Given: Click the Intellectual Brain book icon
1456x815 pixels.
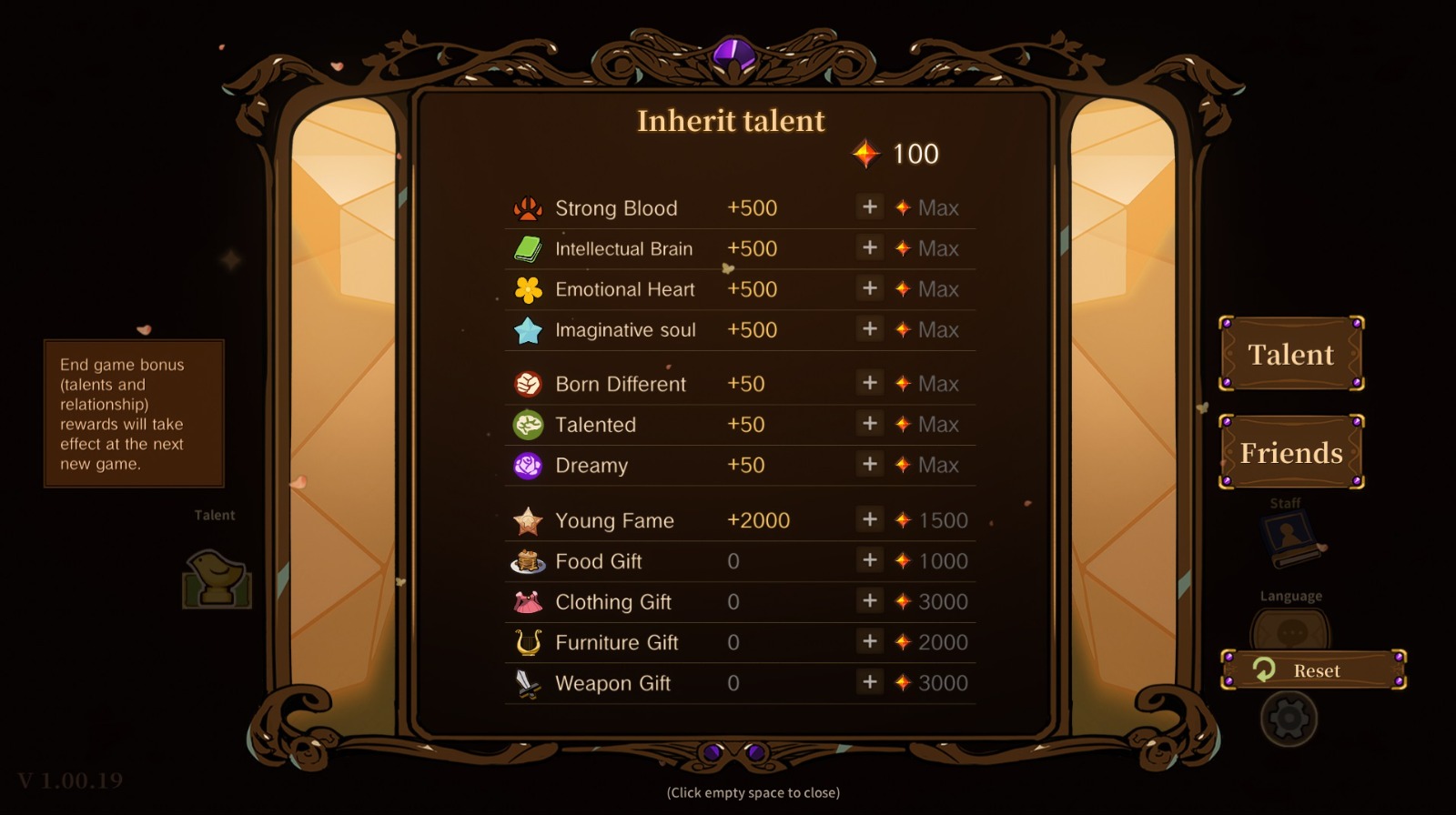Looking at the screenshot, I should 526,247.
